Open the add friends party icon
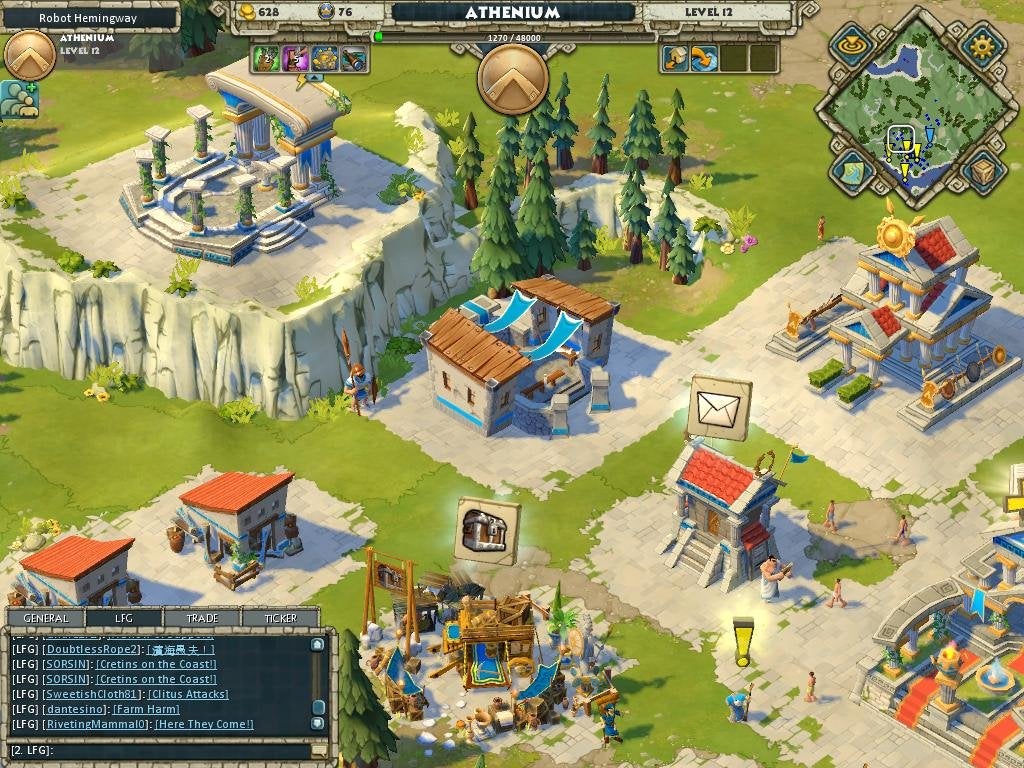The height and width of the screenshot is (768, 1024). pyautogui.click(x=19, y=100)
